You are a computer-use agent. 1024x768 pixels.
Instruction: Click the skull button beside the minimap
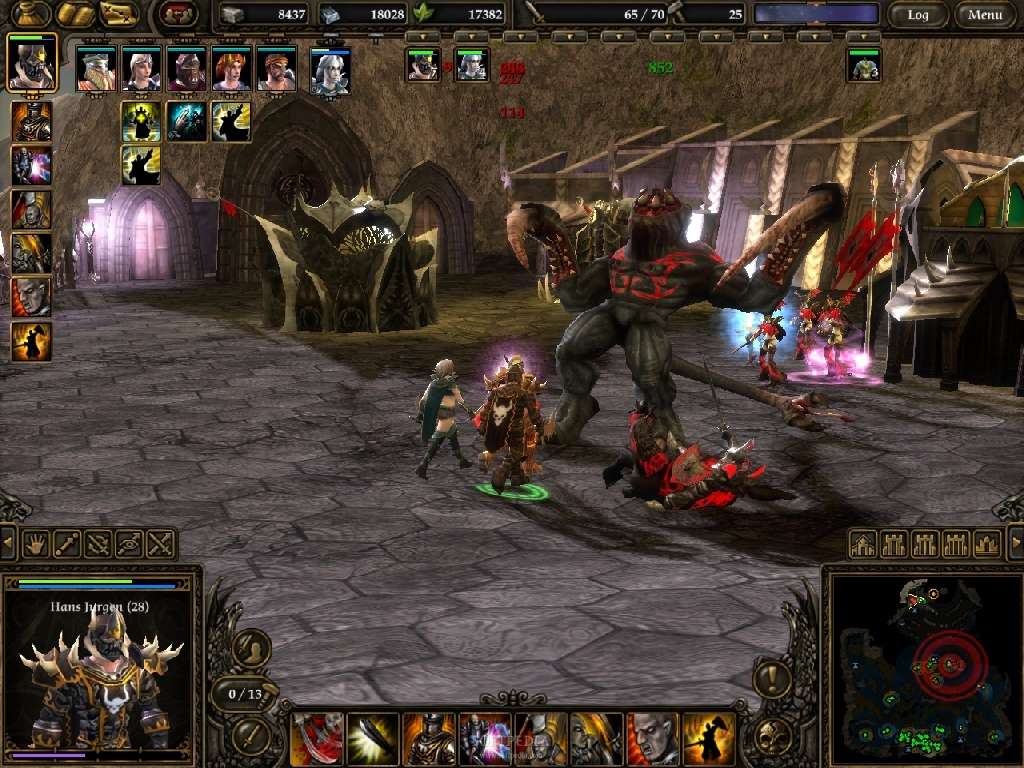pos(771,737)
